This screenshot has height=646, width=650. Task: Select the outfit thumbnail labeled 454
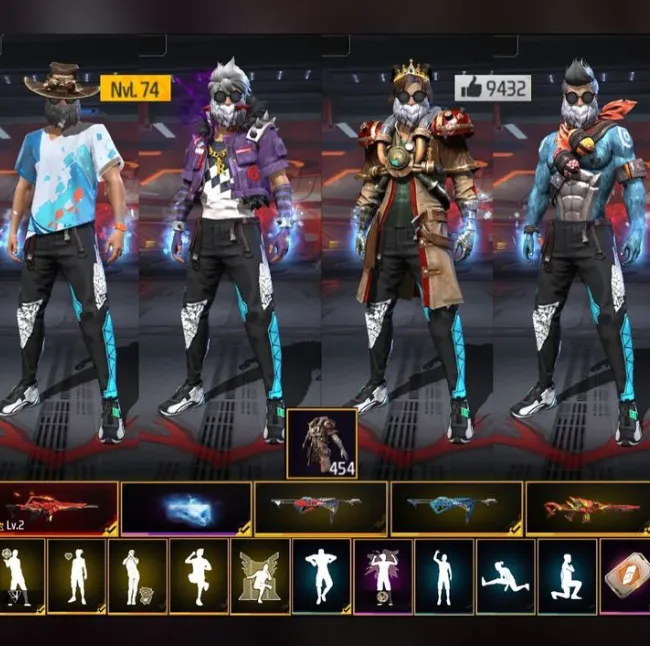pyautogui.click(x=321, y=443)
